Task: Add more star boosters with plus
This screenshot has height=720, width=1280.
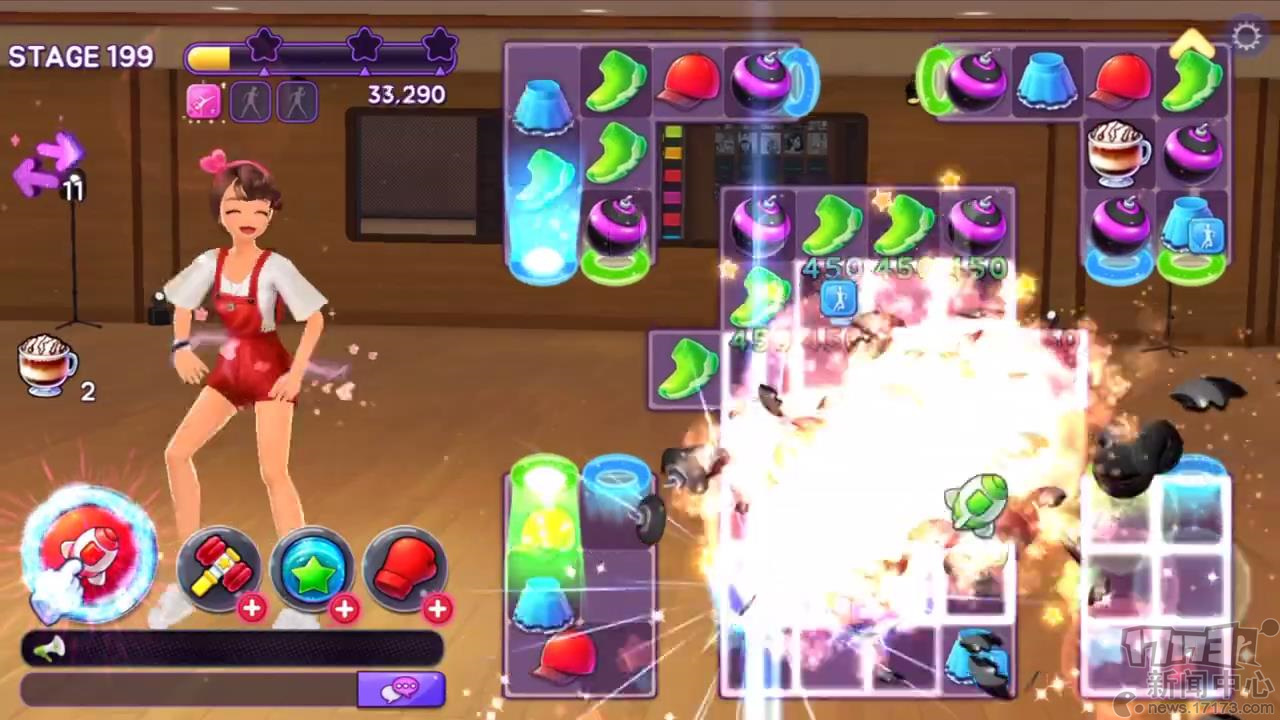Action: [344, 608]
